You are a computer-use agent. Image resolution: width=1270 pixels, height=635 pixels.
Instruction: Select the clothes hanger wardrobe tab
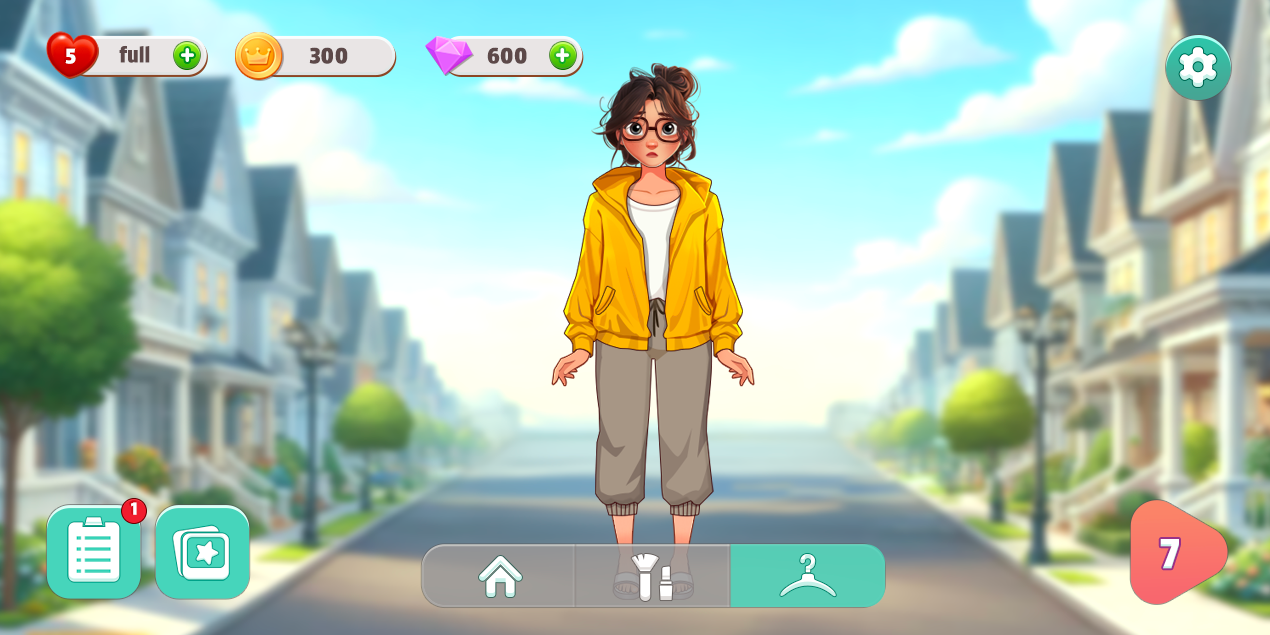(807, 576)
